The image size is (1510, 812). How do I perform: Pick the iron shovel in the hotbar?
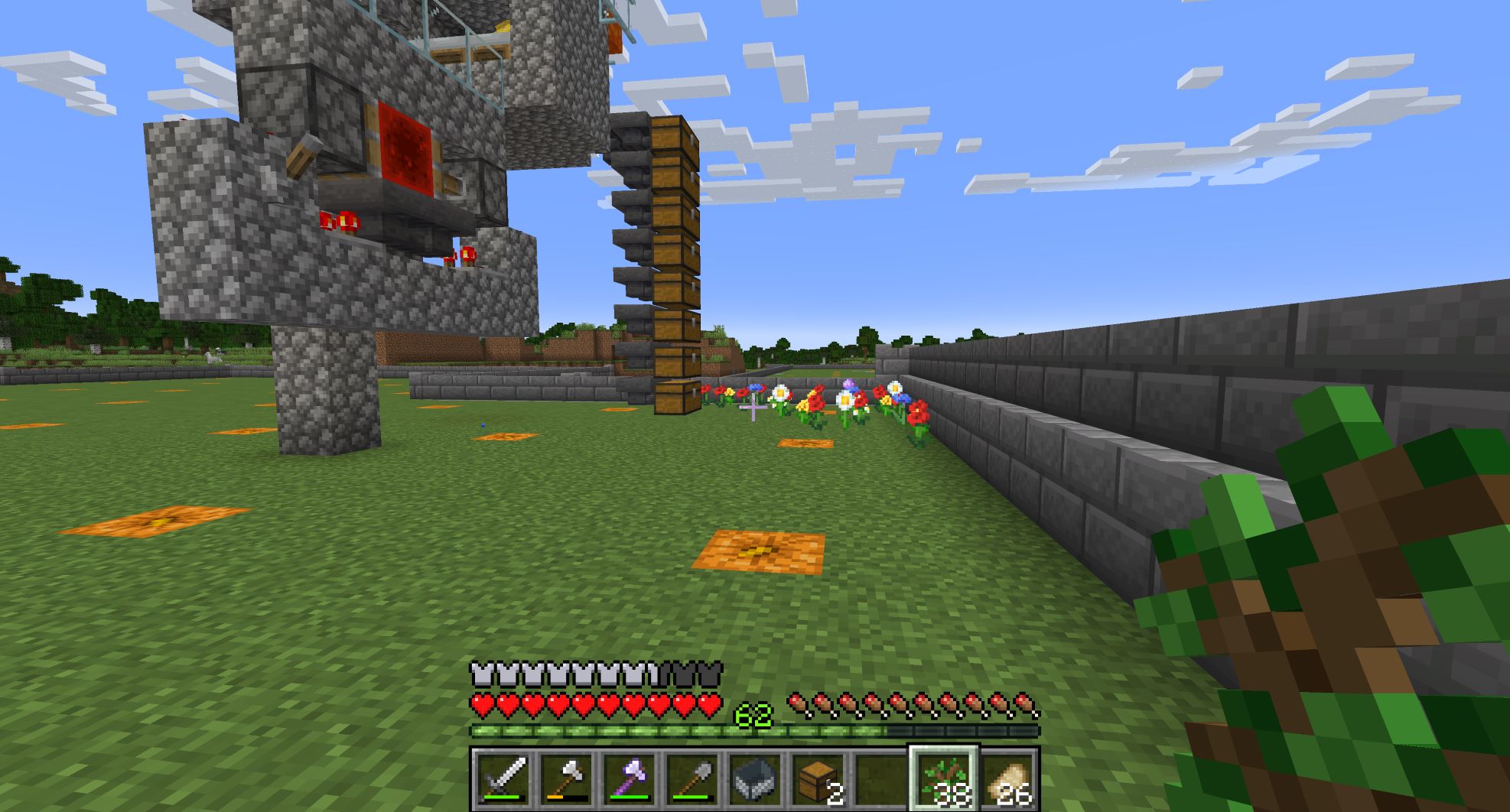tap(691, 778)
